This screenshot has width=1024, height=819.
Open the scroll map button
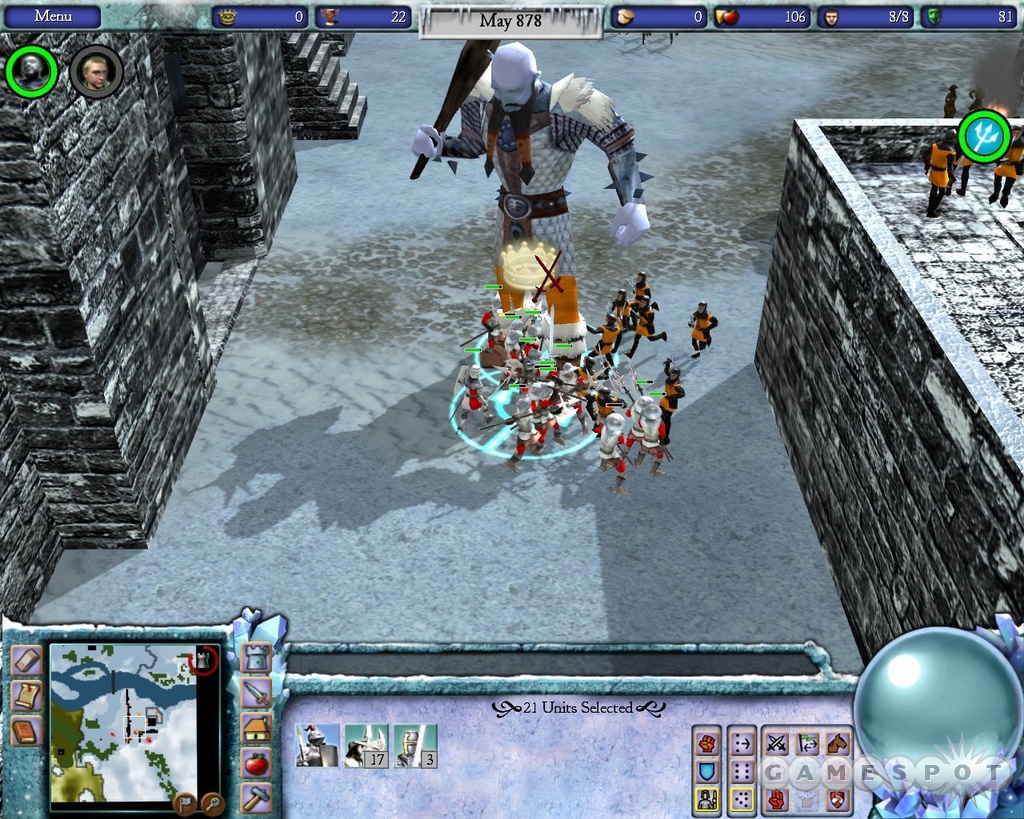(x=25, y=696)
